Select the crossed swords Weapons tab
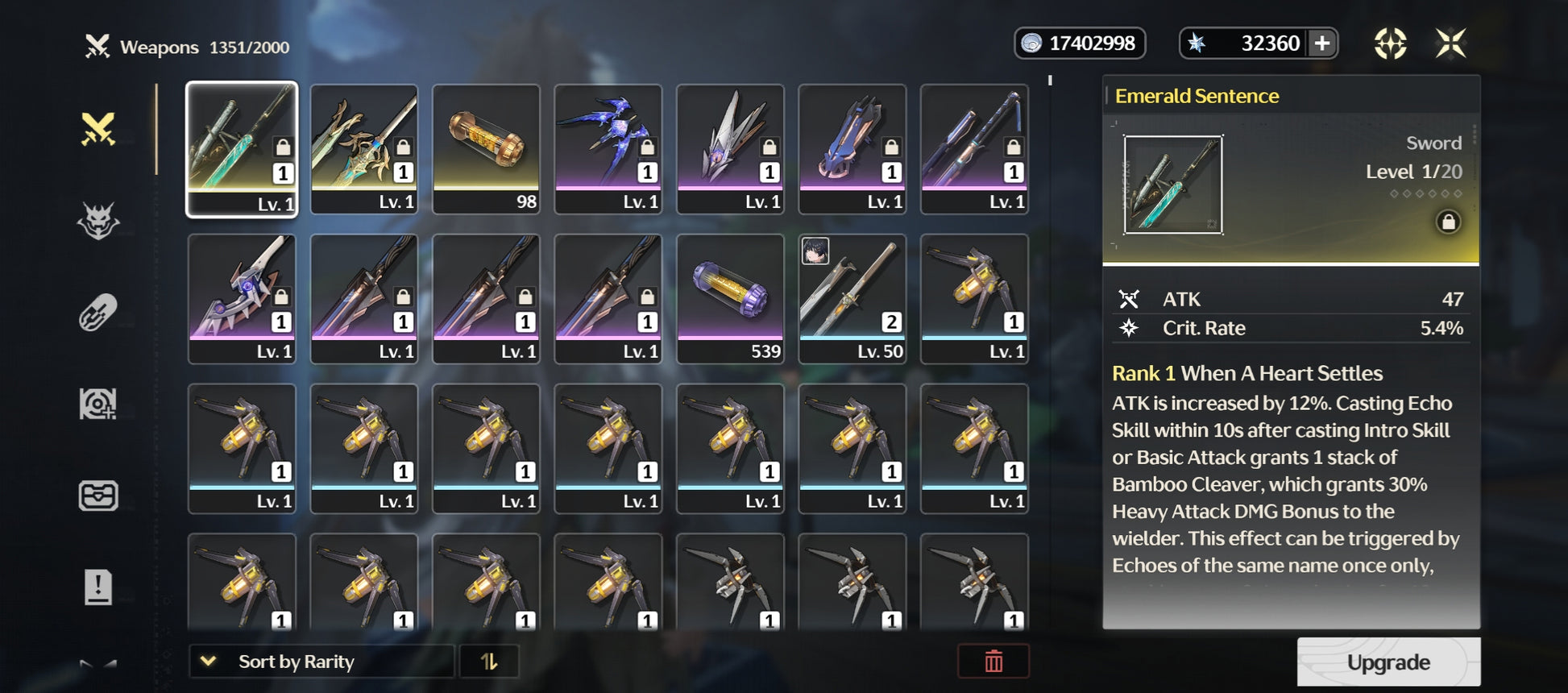 [x=98, y=129]
